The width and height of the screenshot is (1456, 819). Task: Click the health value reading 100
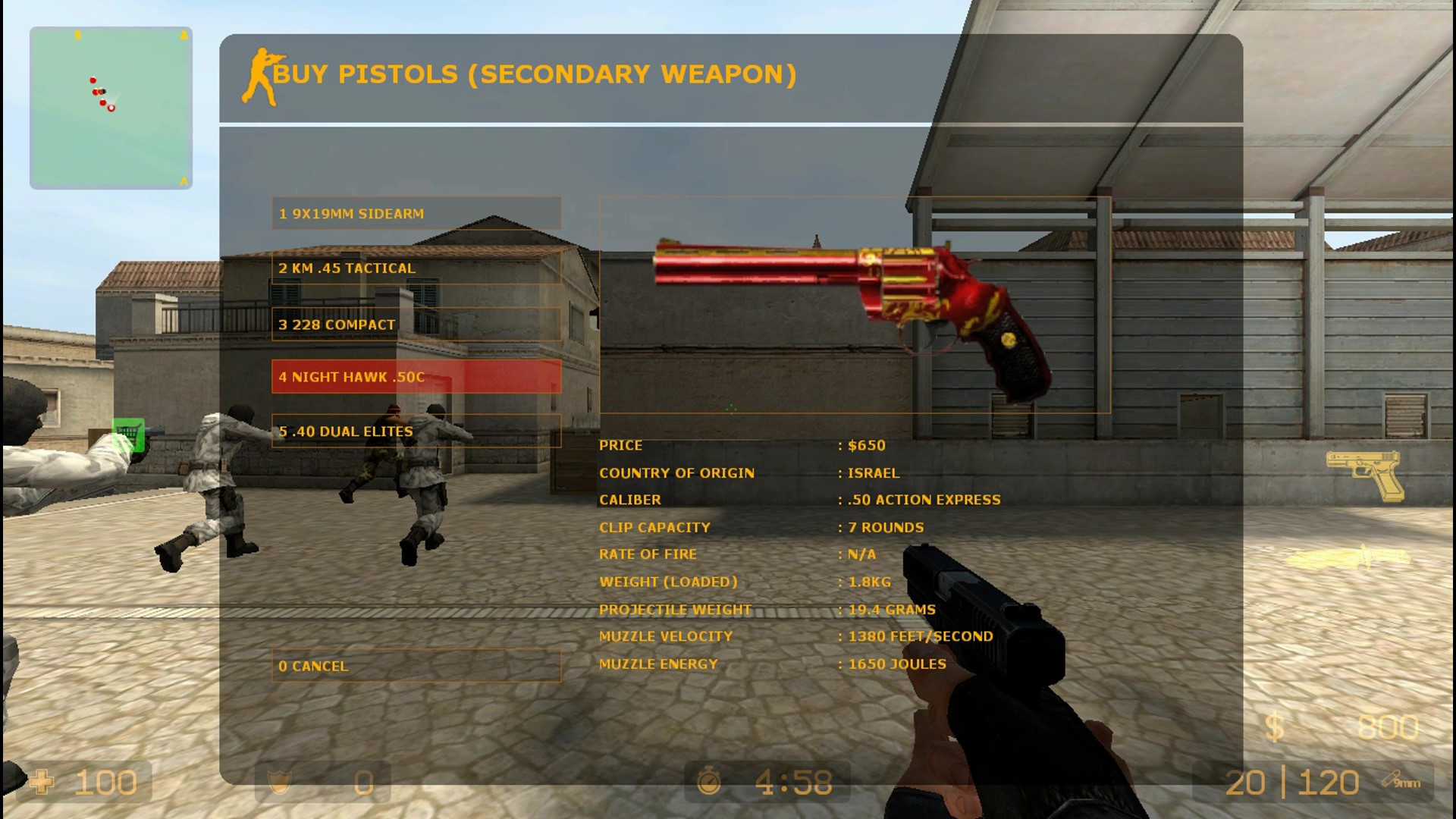(x=106, y=781)
